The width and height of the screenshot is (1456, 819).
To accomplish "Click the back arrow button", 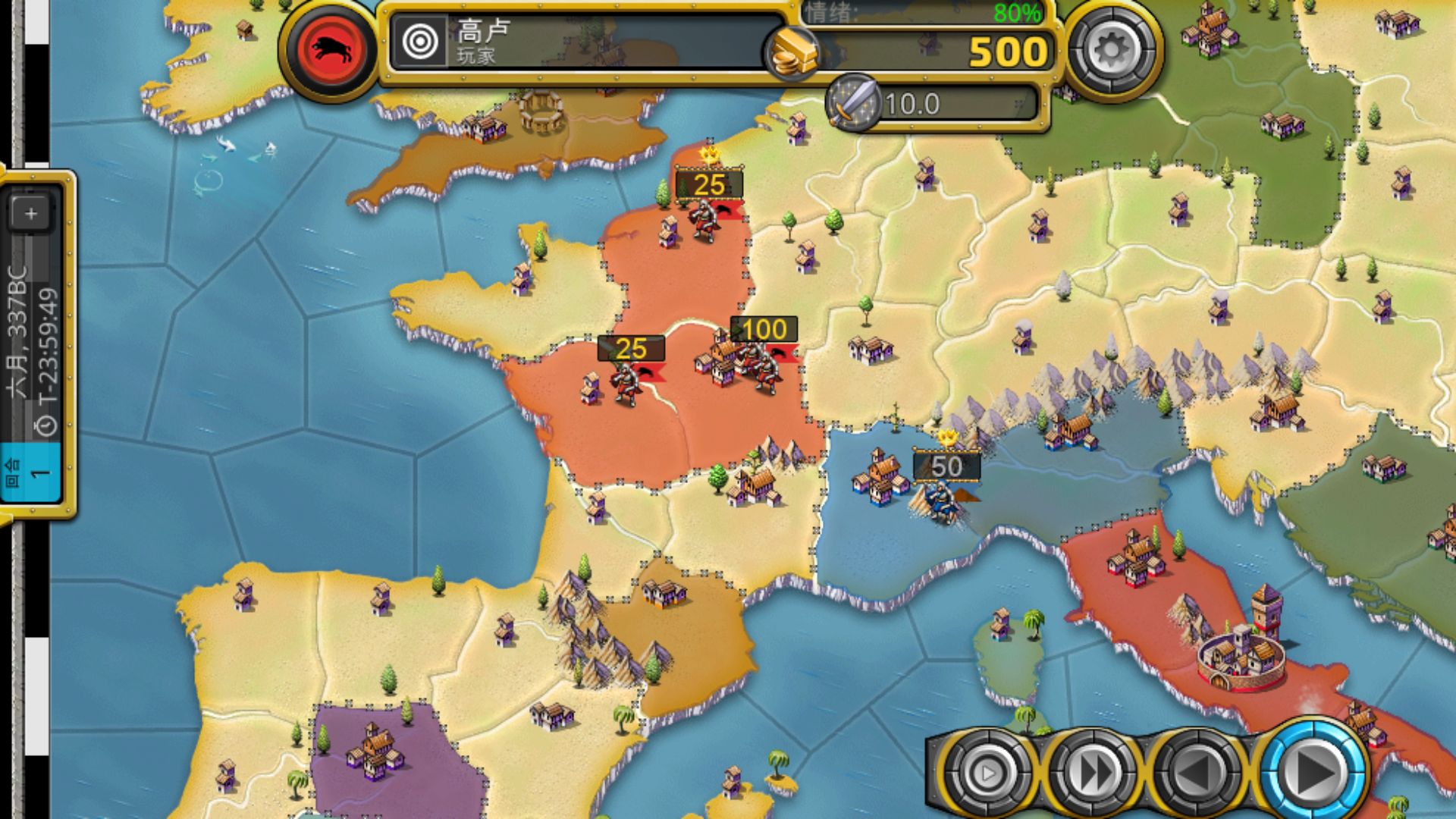I will coord(1198,773).
